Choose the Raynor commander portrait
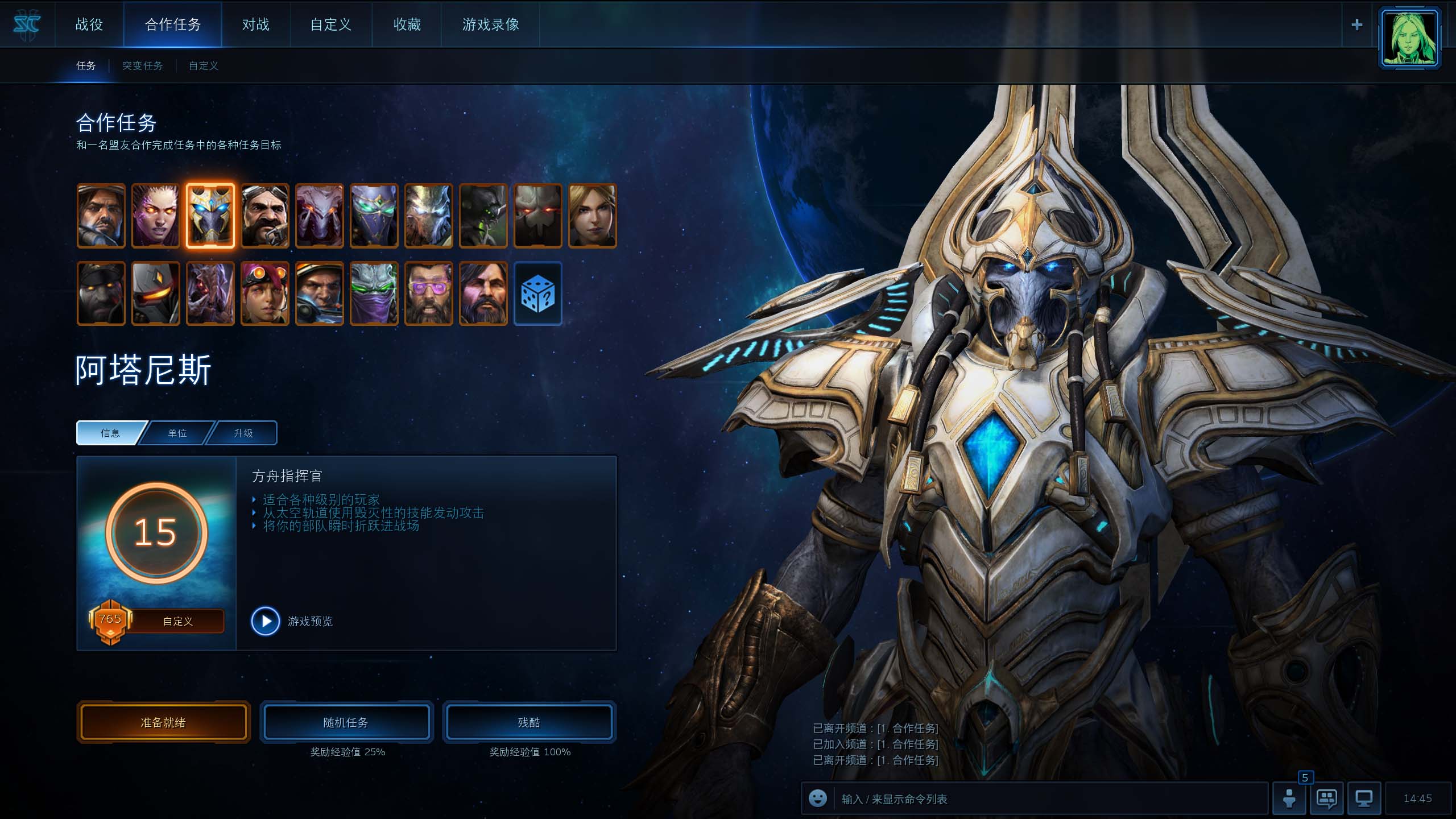 [101, 216]
